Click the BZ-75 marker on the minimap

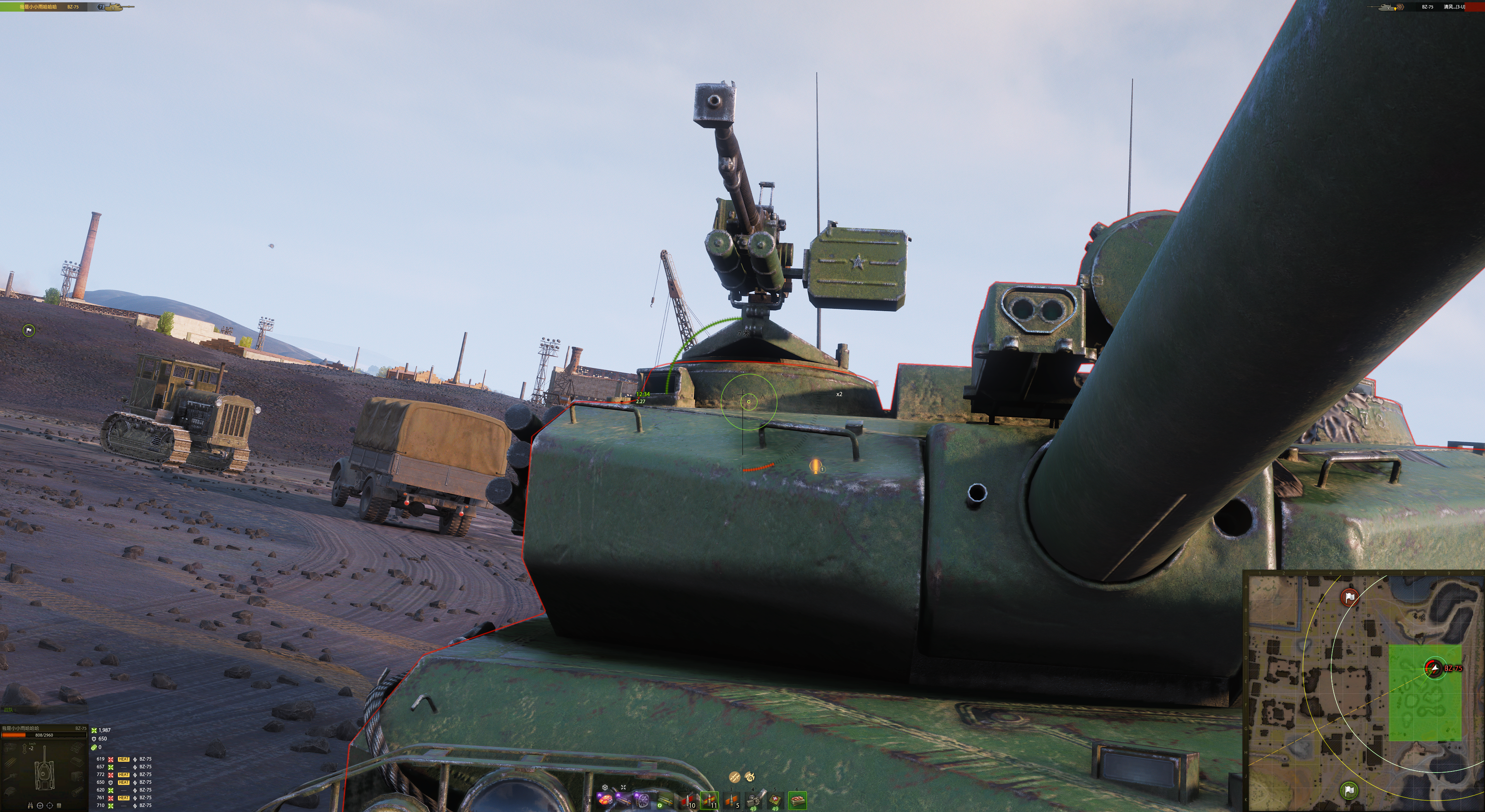1434,668
